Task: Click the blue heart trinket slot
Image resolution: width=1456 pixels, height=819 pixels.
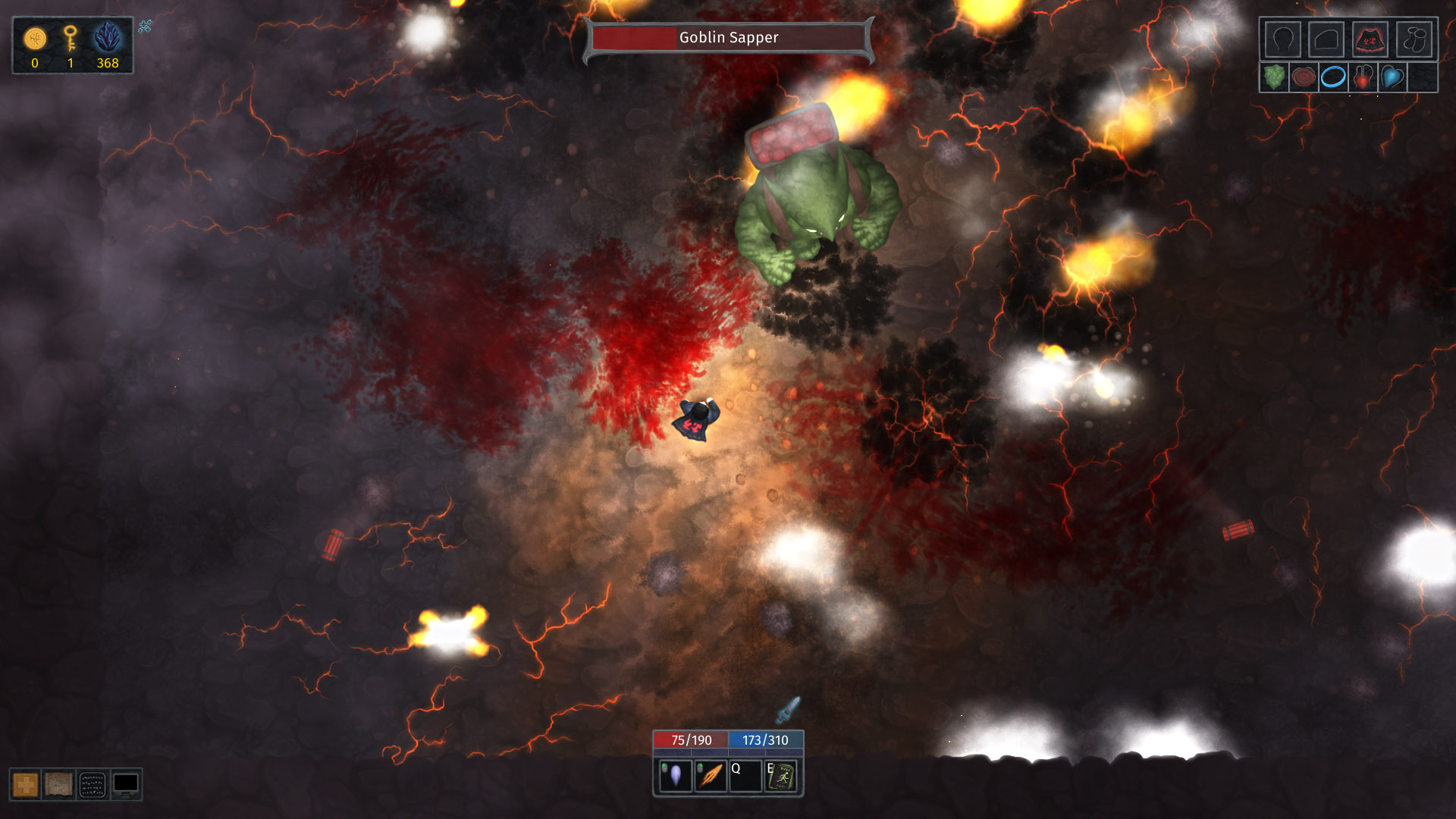Action: [x=1392, y=78]
